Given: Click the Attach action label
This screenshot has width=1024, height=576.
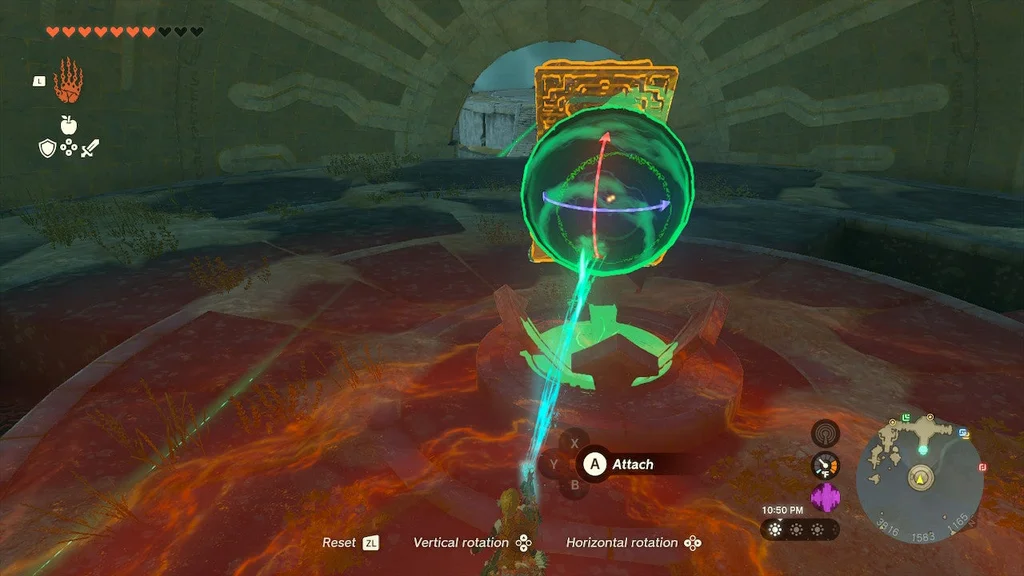Looking at the screenshot, I should (x=632, y=464).
